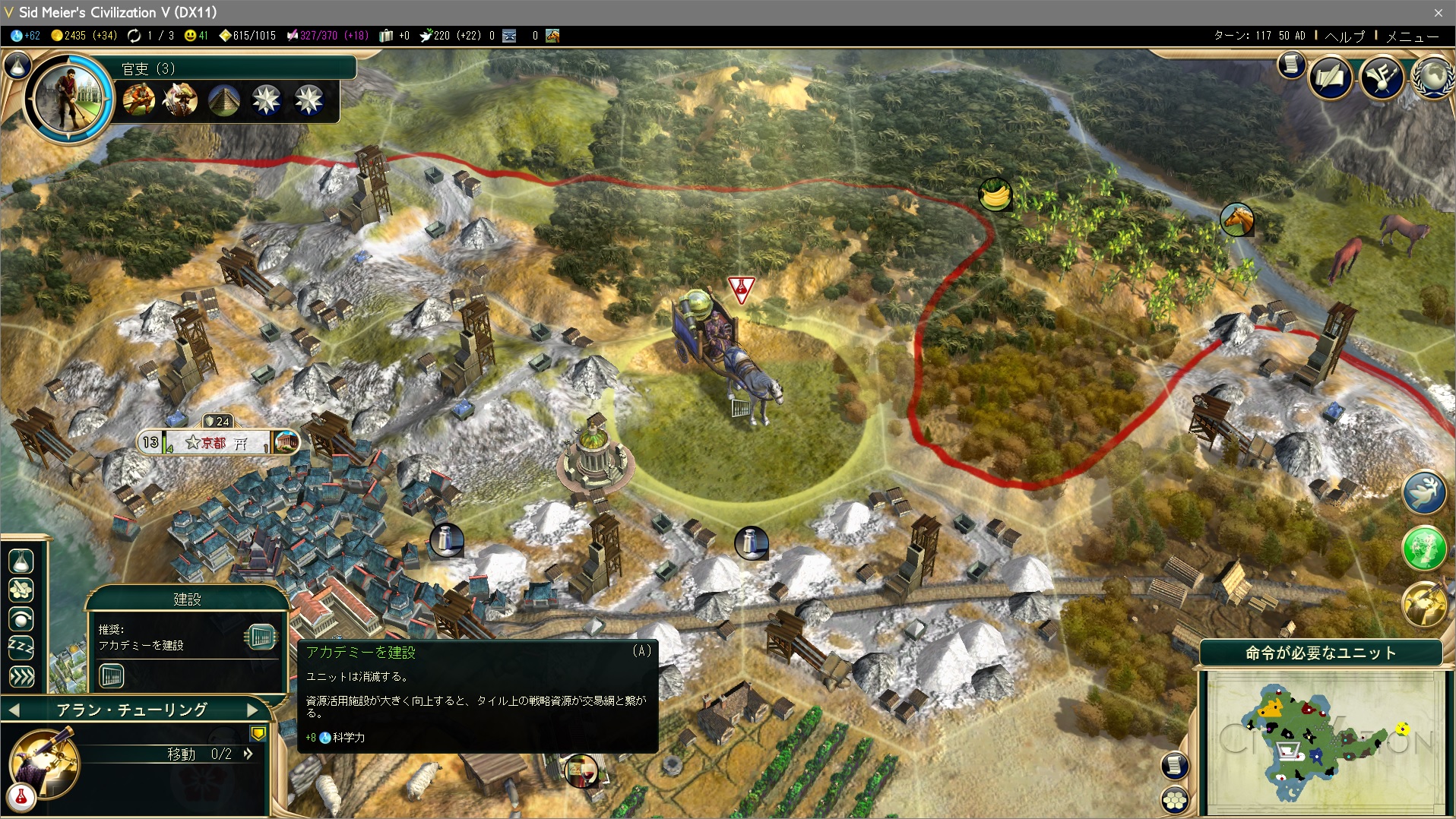Select next unit with right arrow
The height and width of the screenshot is (819, 1456).
(253, 710)
